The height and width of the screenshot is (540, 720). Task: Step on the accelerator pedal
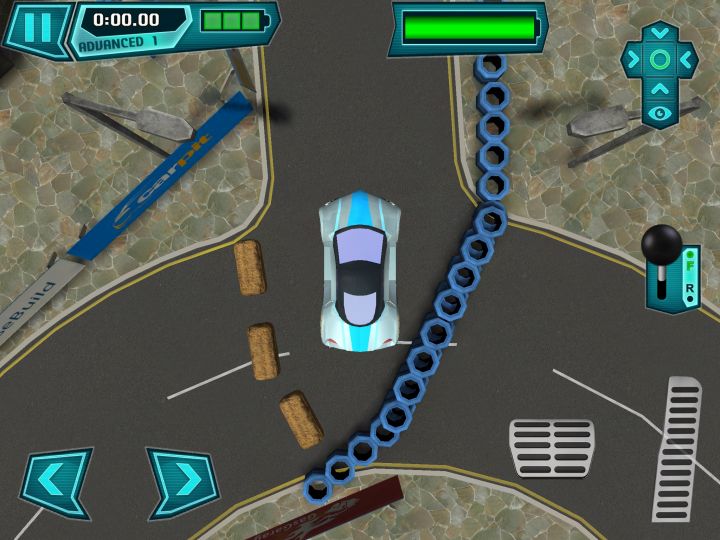point(678,448)
